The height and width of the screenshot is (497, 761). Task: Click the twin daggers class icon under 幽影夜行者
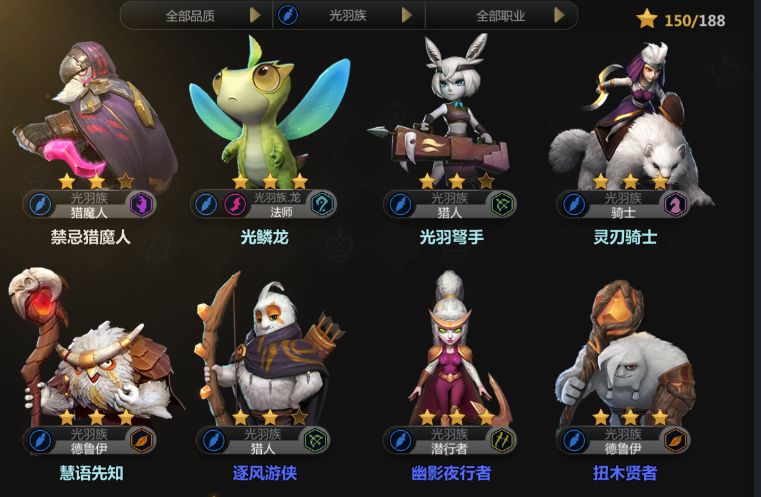tap(503, 440)
